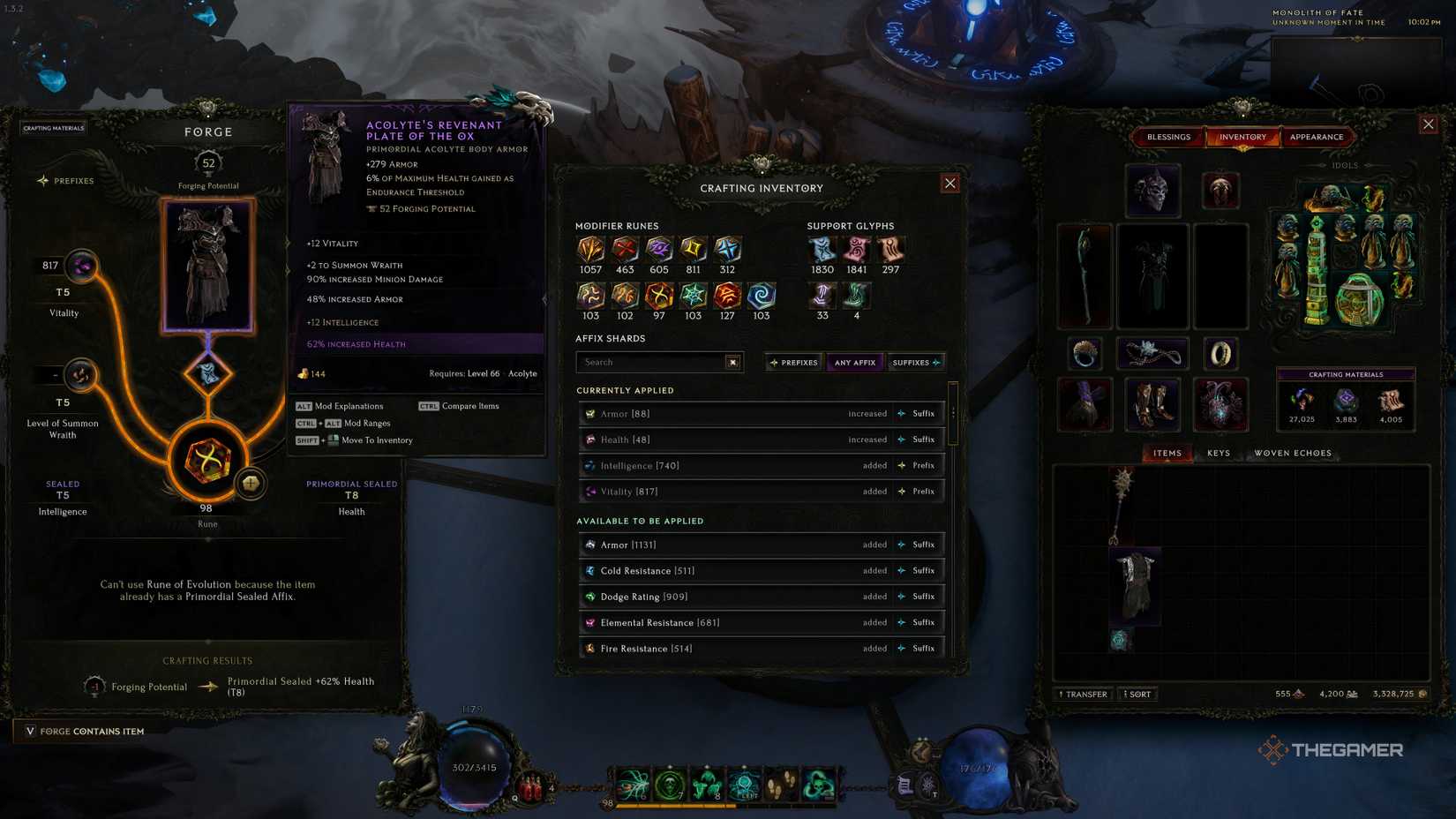Select the T5 Vitality prefix node
Viewport: 1456px width, 819px height.
tap(81, 267)
